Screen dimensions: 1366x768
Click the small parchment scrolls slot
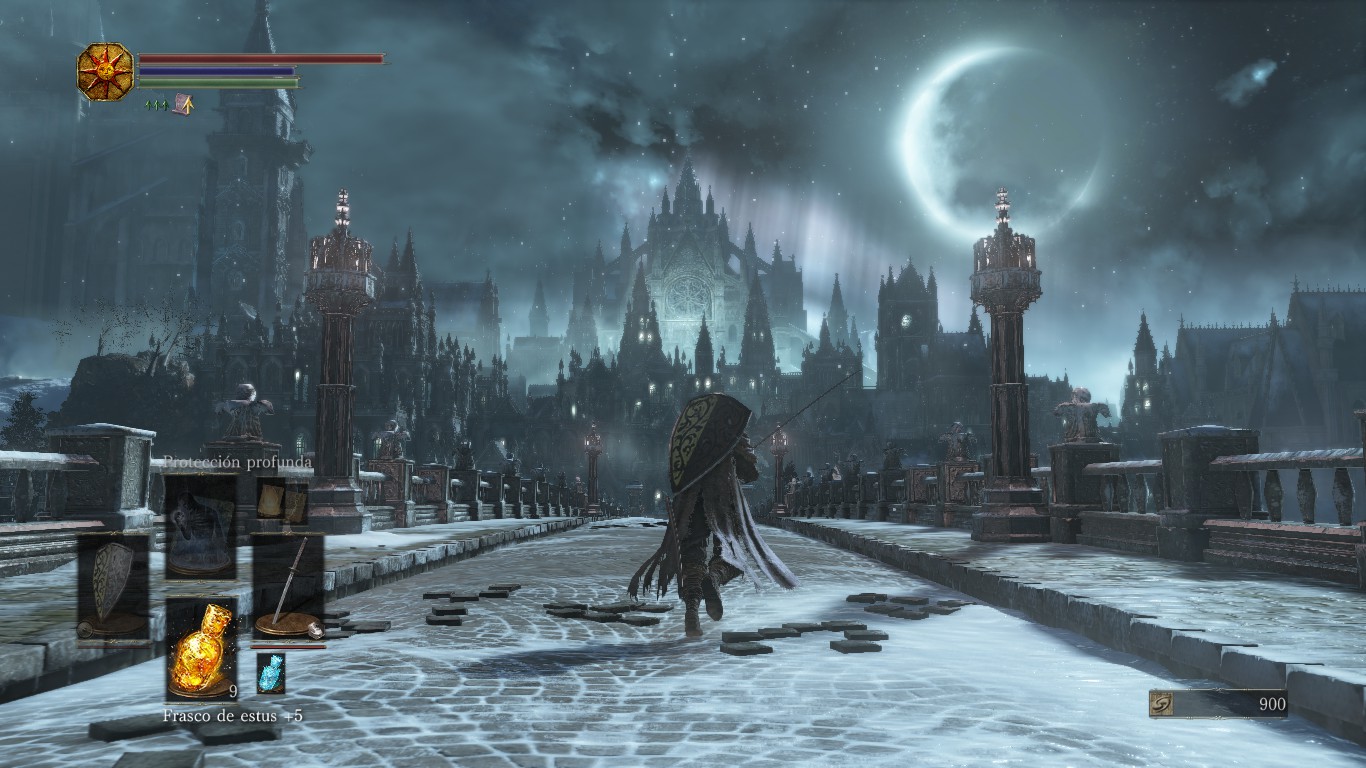point(282,502)
